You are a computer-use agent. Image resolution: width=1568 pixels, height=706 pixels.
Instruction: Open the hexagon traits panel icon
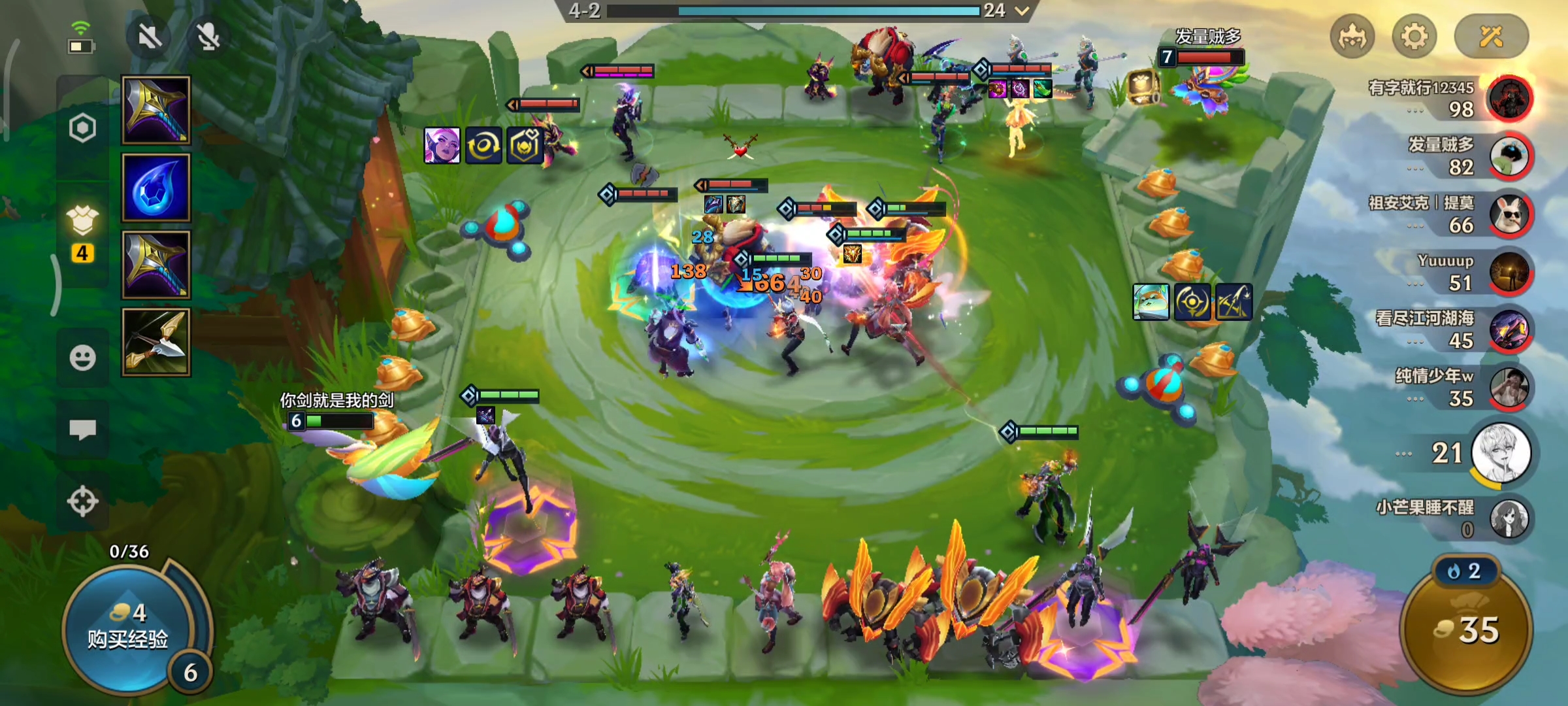pyautogui.click(x=83, y=128)
